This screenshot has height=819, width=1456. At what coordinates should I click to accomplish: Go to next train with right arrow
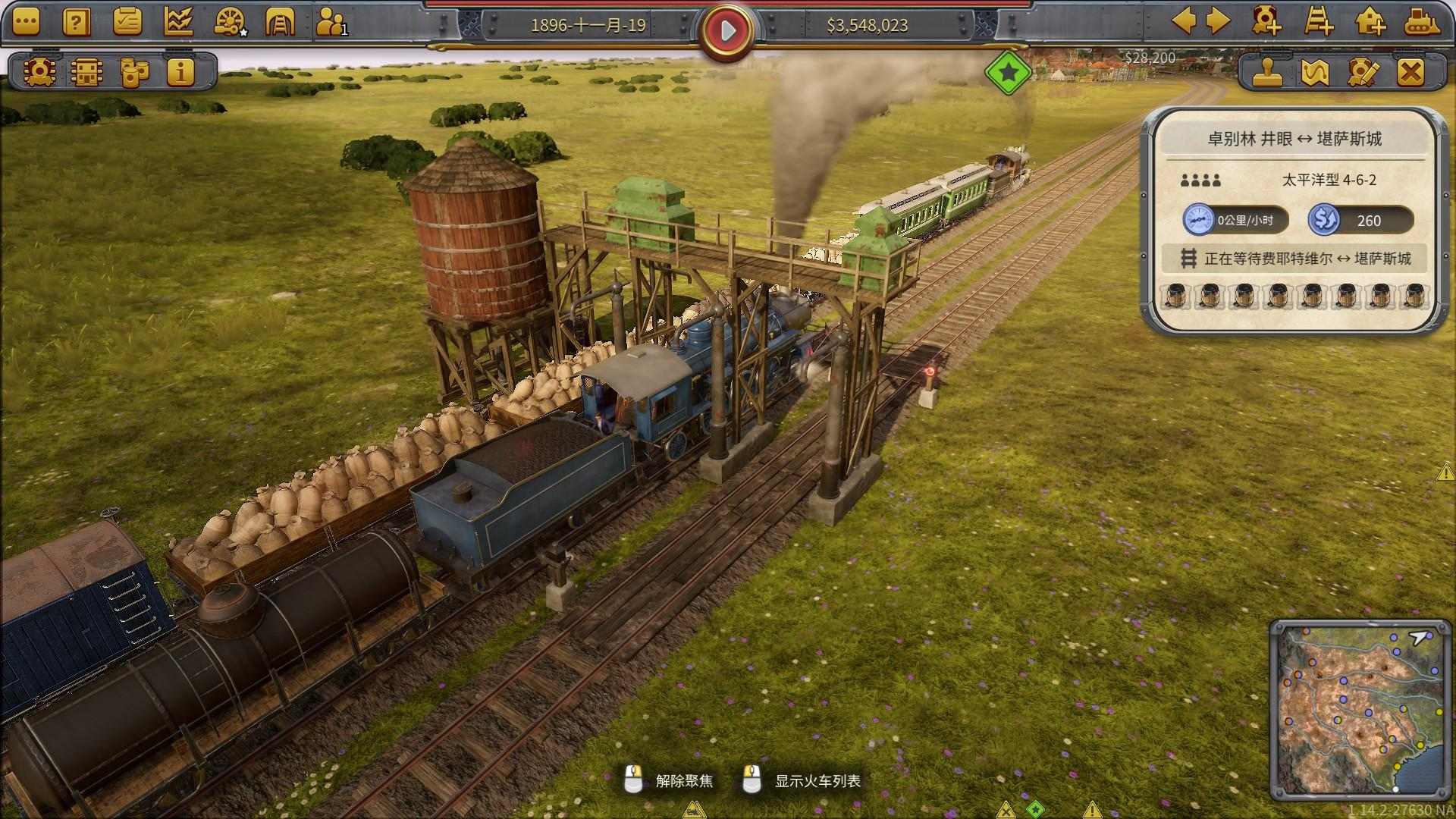point(1218,21)
